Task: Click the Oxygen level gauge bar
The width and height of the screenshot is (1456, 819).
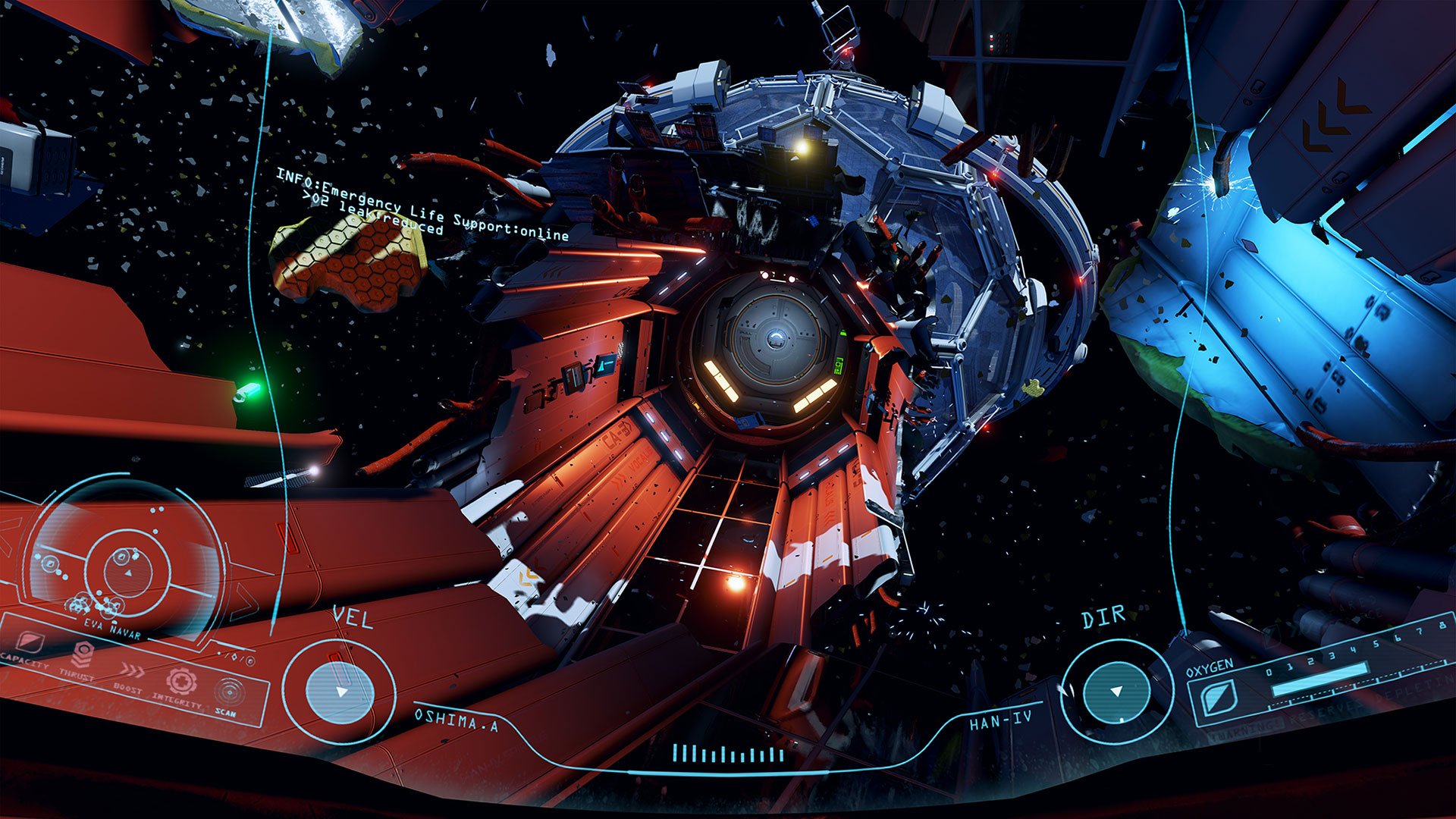Action: point(1319,679)
